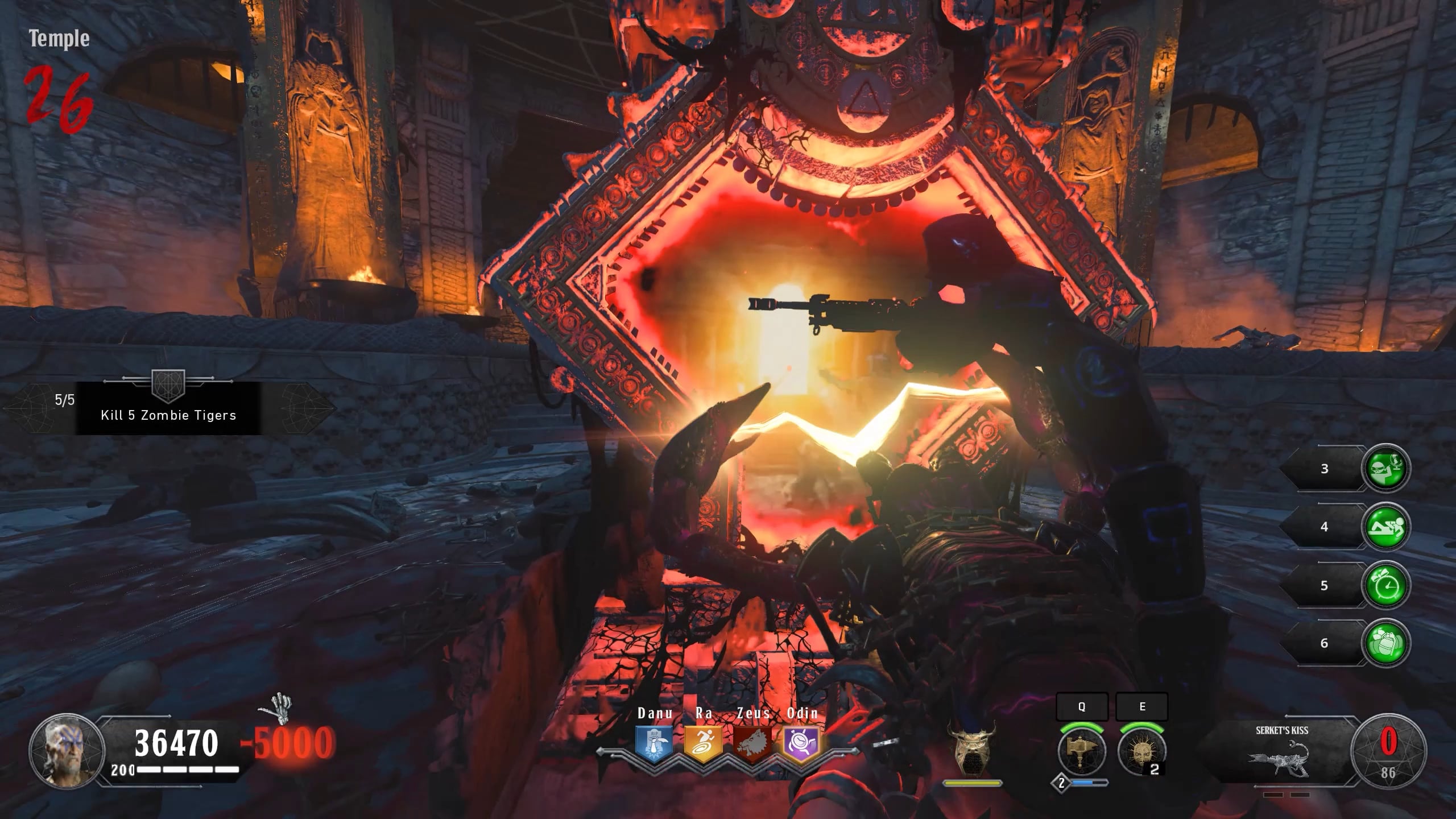Use elixir 6 with the grenade icon
Viewport: 1456px width, 819px height.
click(x=1385, y=643)
